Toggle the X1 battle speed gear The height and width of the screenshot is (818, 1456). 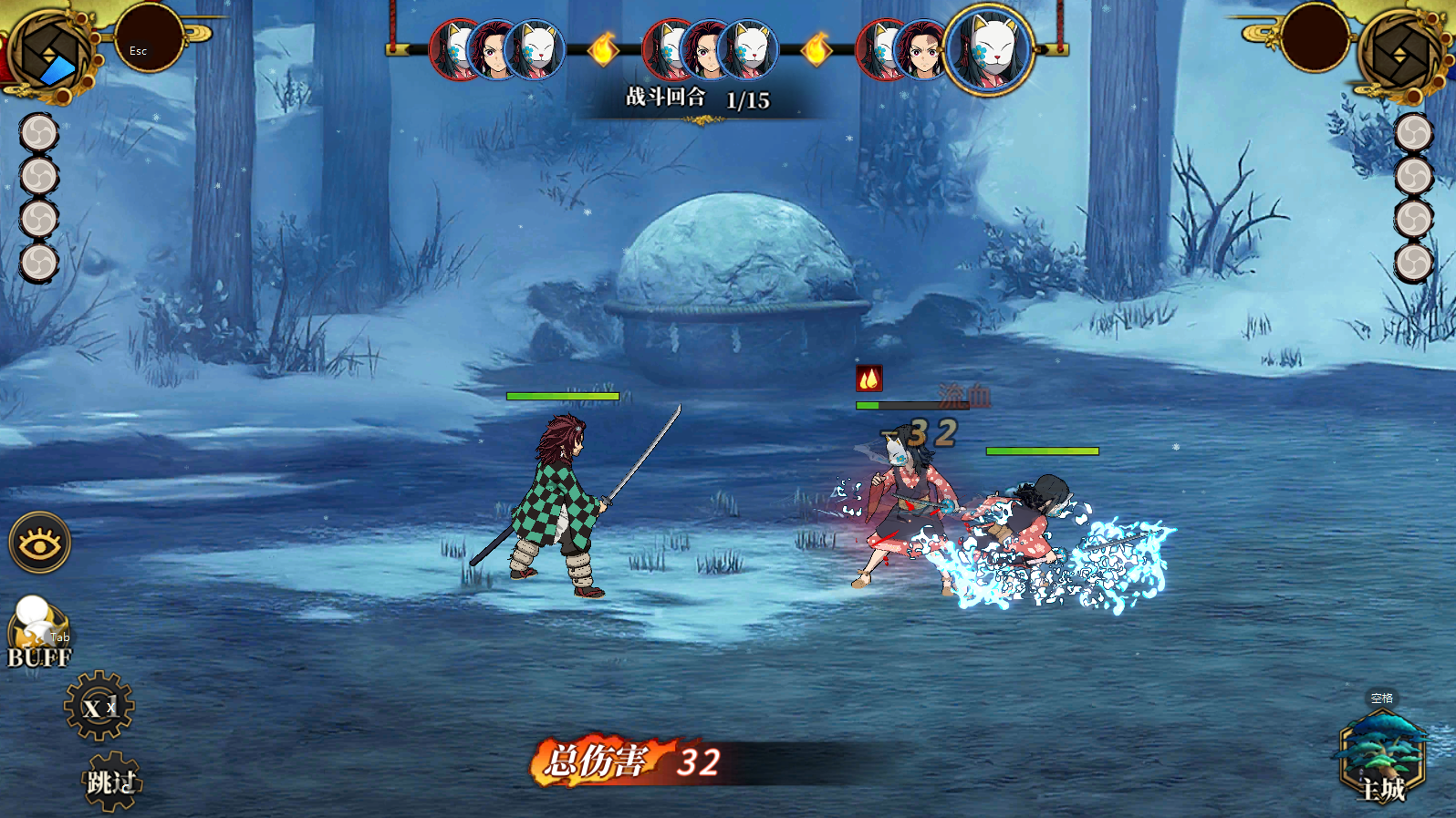click(x=99, y=706)
